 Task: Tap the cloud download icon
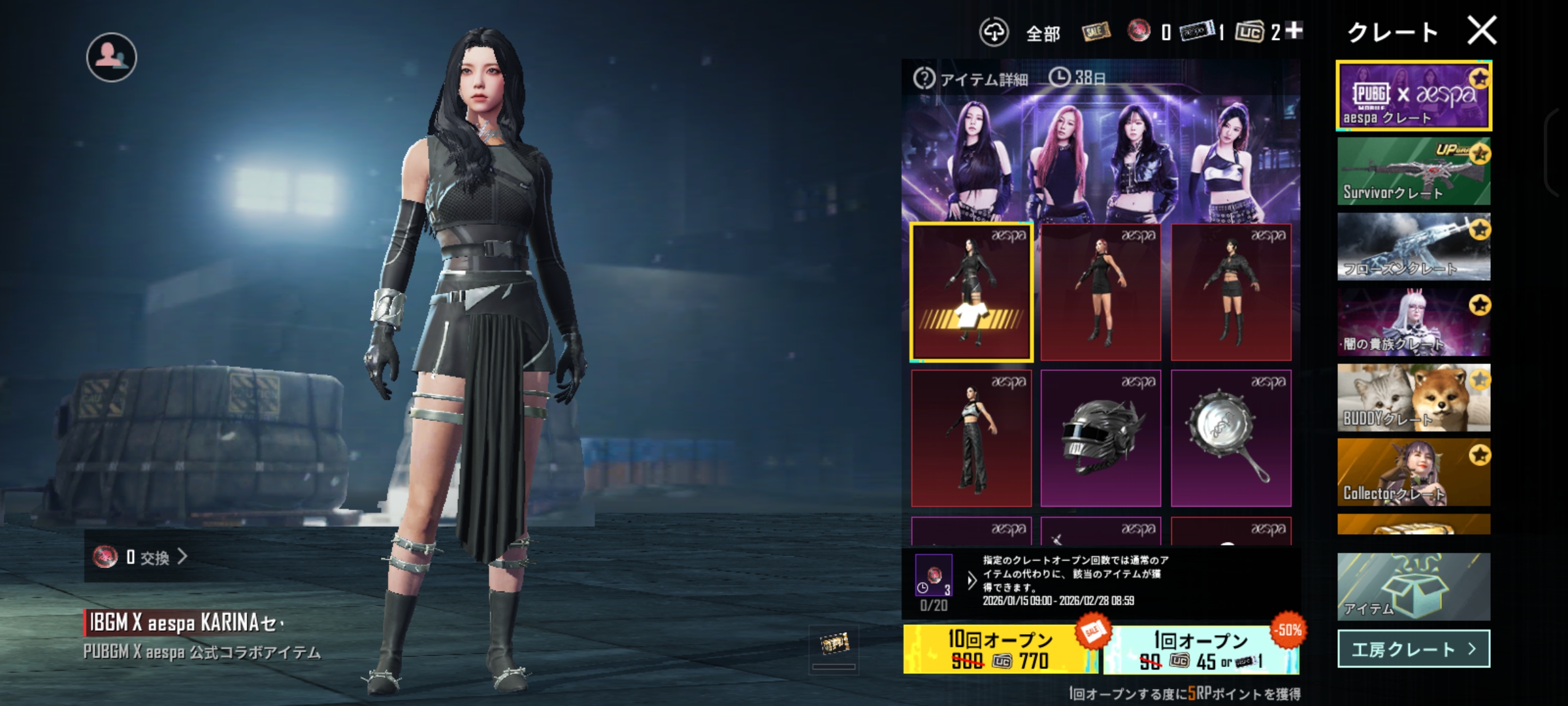[994, 32]
